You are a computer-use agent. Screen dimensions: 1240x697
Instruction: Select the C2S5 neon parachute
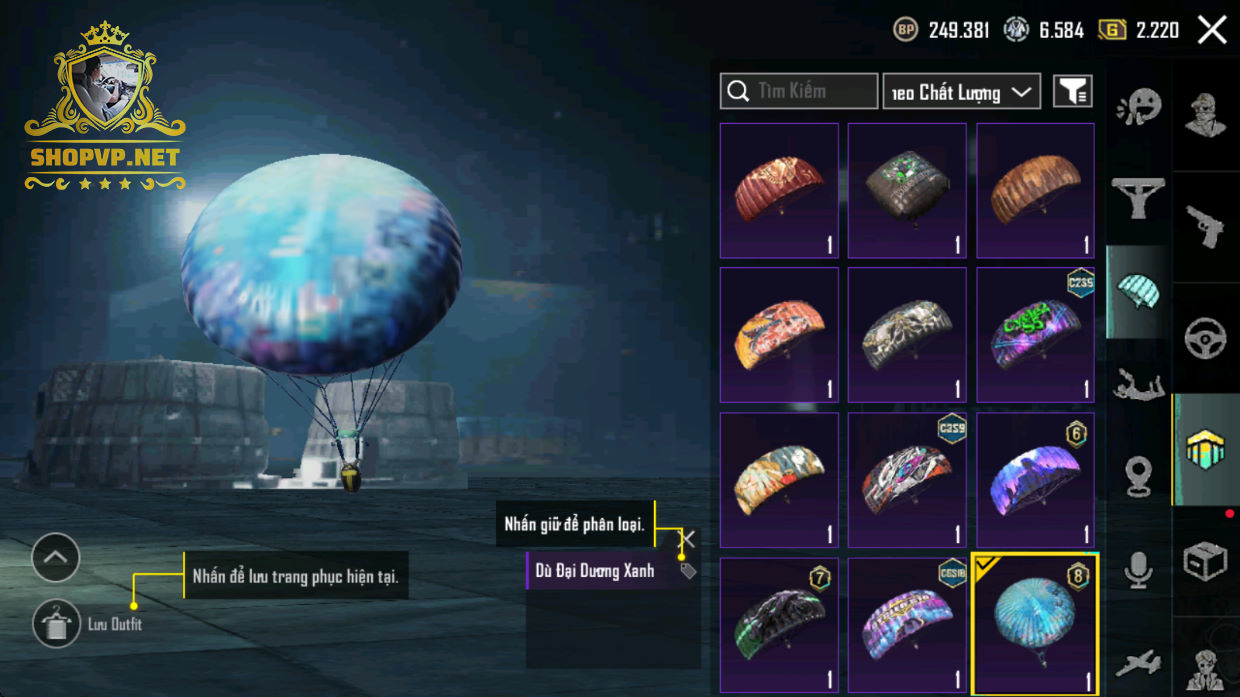click(x=1035, y=334)
